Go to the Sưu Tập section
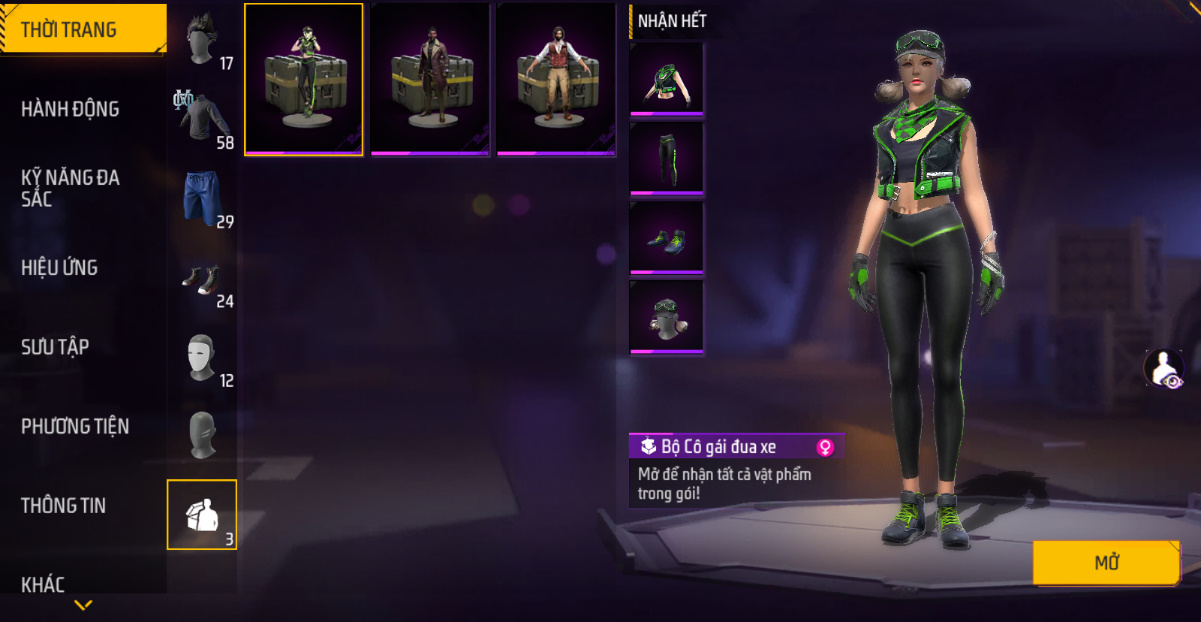 point(55,347)
